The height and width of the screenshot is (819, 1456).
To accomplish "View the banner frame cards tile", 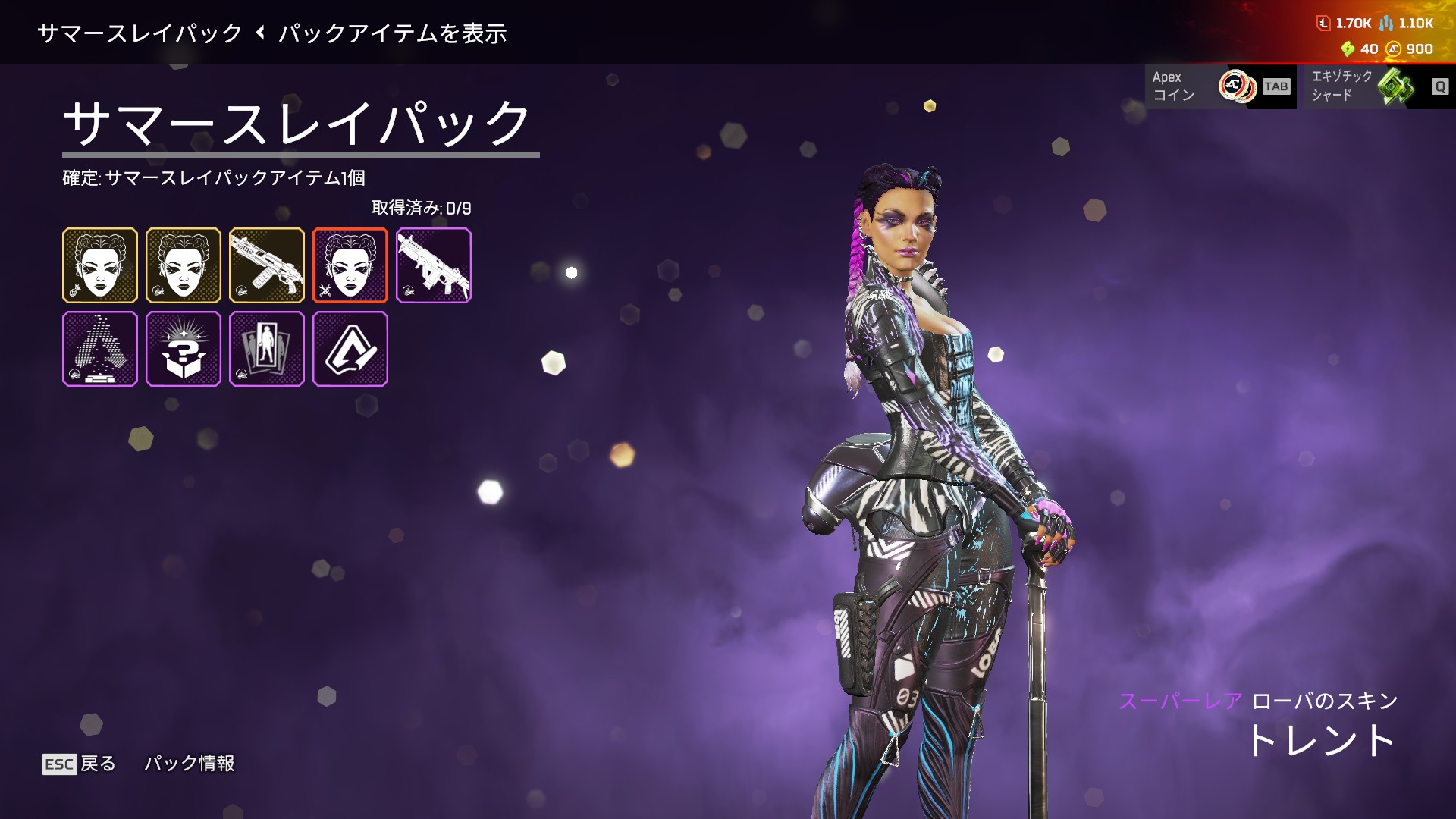I will coord(267,349).
